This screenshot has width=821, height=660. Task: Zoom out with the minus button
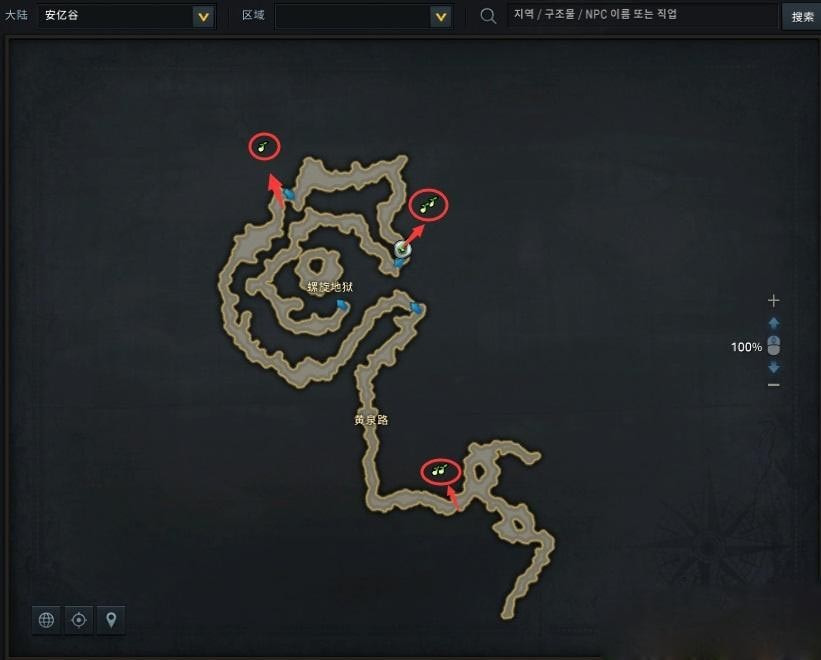pyautogui.click(x=773, y=385)
